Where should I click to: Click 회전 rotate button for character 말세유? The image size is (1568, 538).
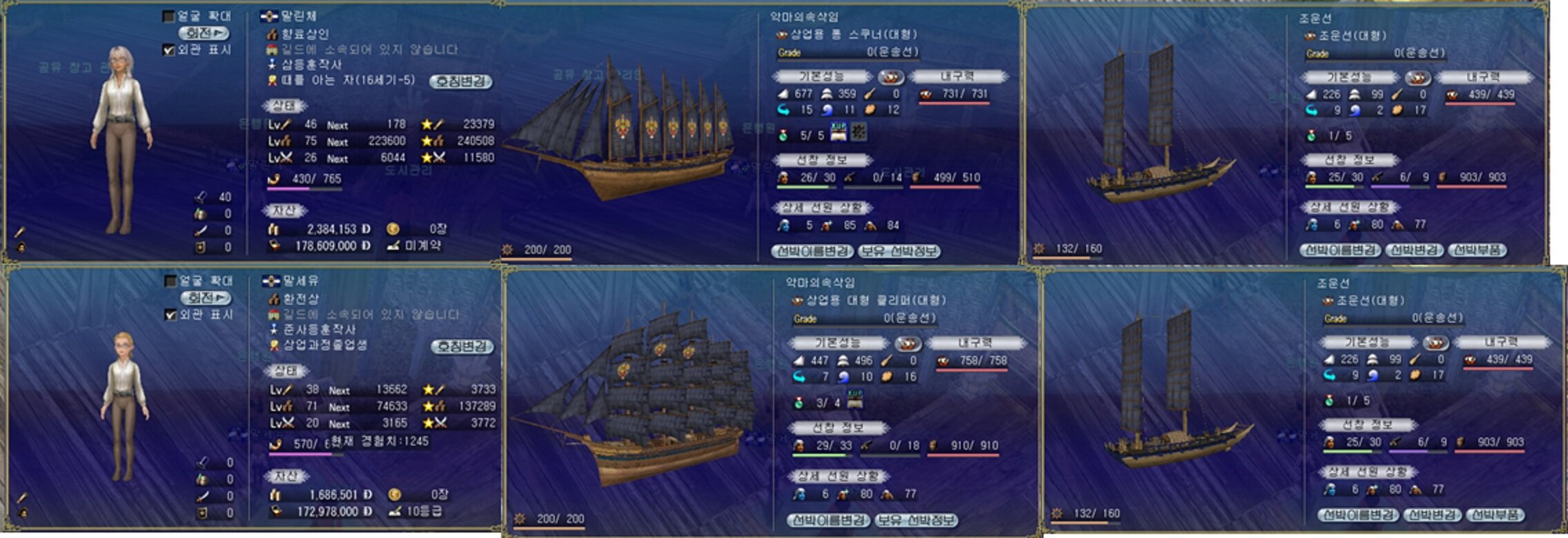[206, 298]
